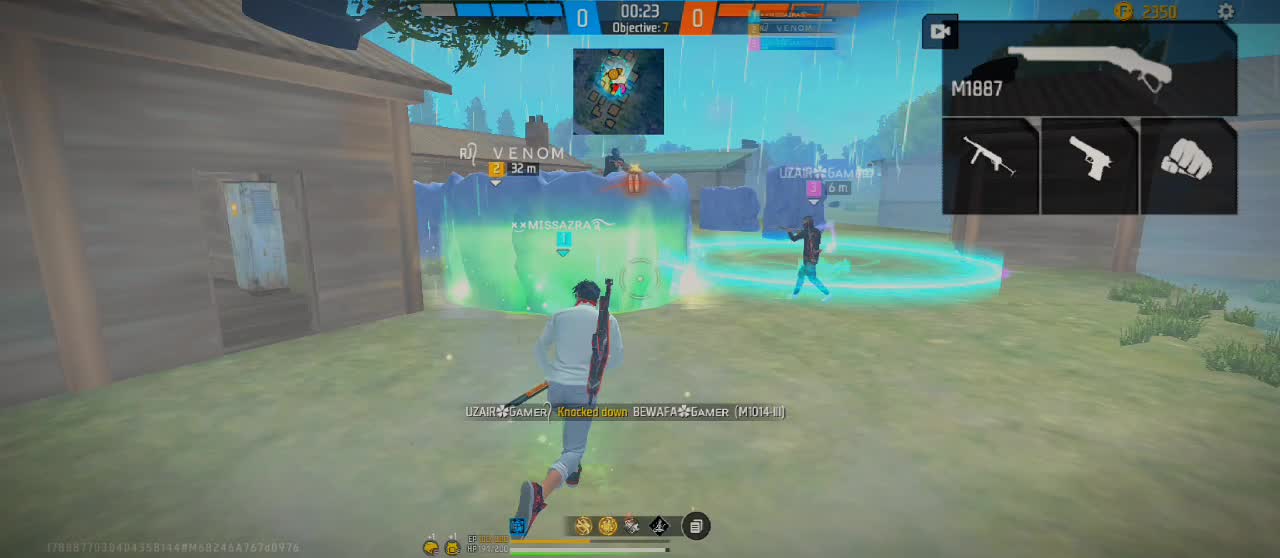
Task: Switch to the submachine gun slot
Action: pyautogui.click(x=990, y=159)
